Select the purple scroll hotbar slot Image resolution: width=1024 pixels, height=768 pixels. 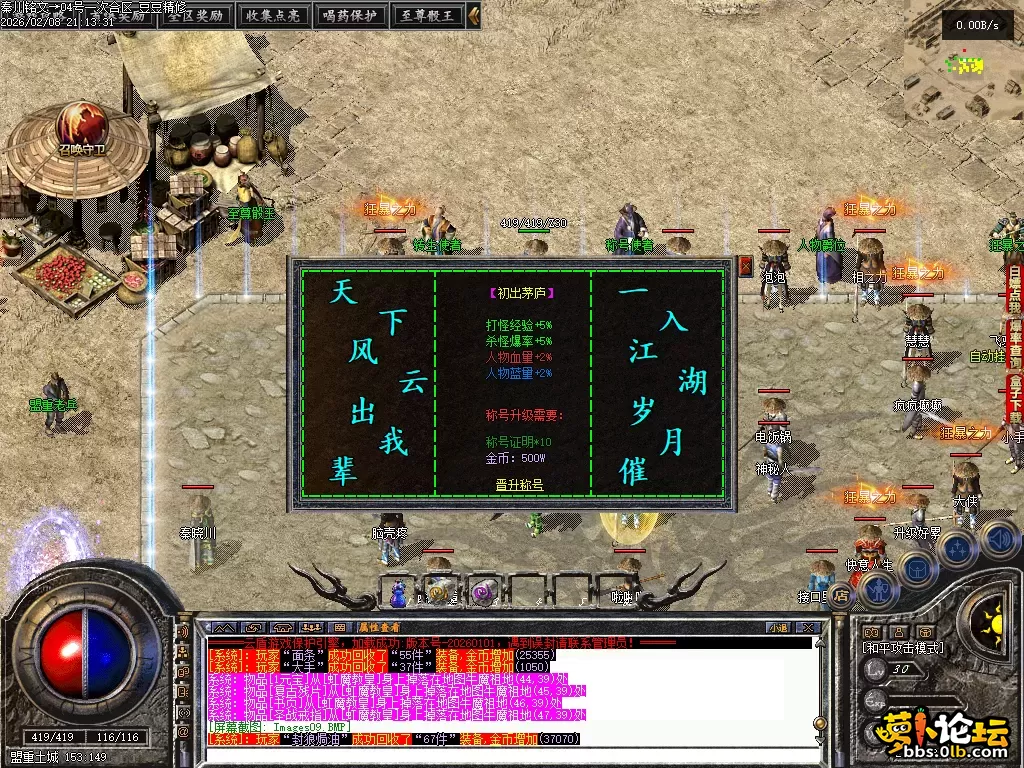click(485, 592)
